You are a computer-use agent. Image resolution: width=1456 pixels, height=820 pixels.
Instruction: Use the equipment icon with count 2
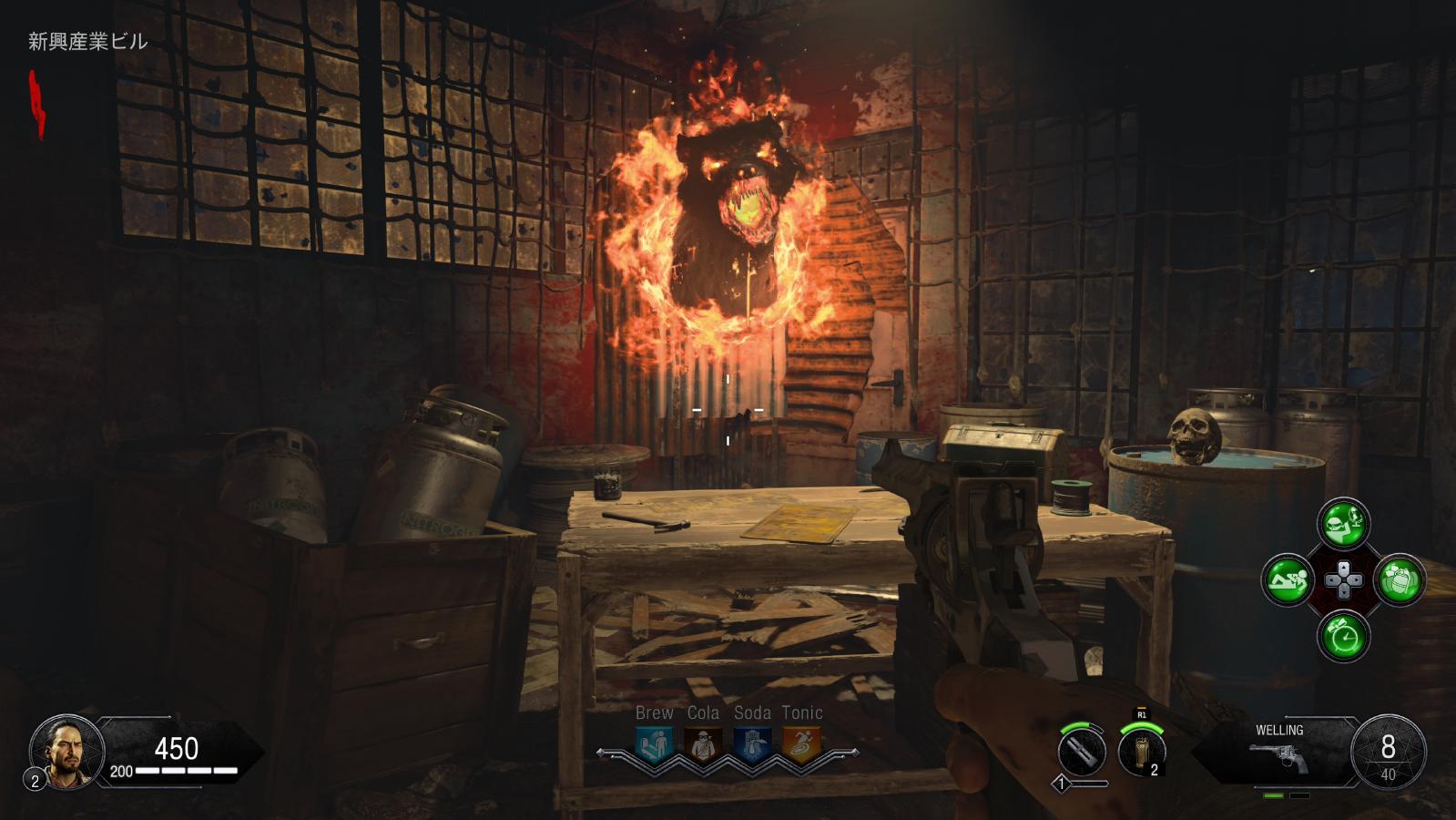click(x=1142, y=753)
